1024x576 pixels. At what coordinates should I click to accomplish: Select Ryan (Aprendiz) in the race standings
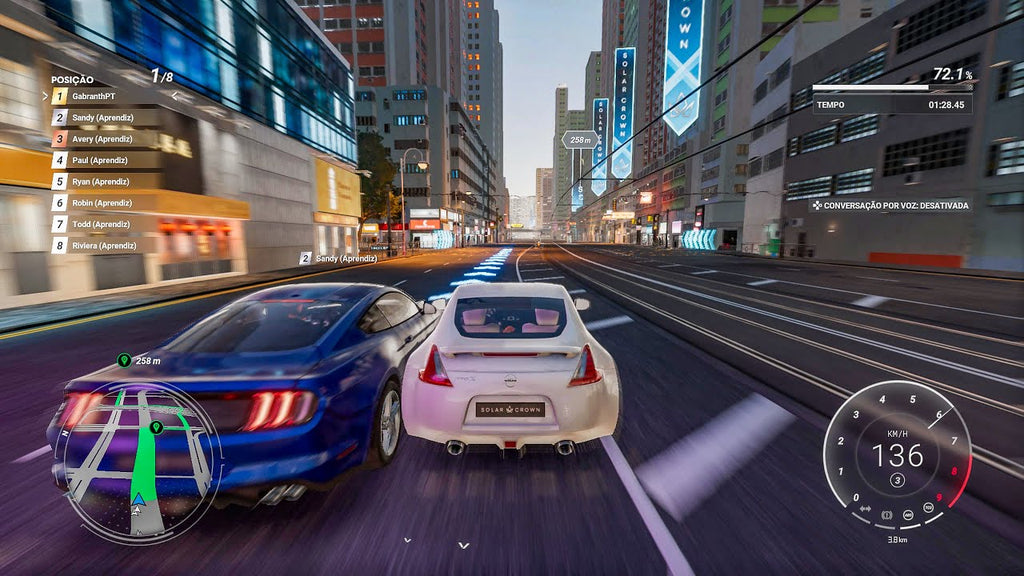tap(100, 182)
